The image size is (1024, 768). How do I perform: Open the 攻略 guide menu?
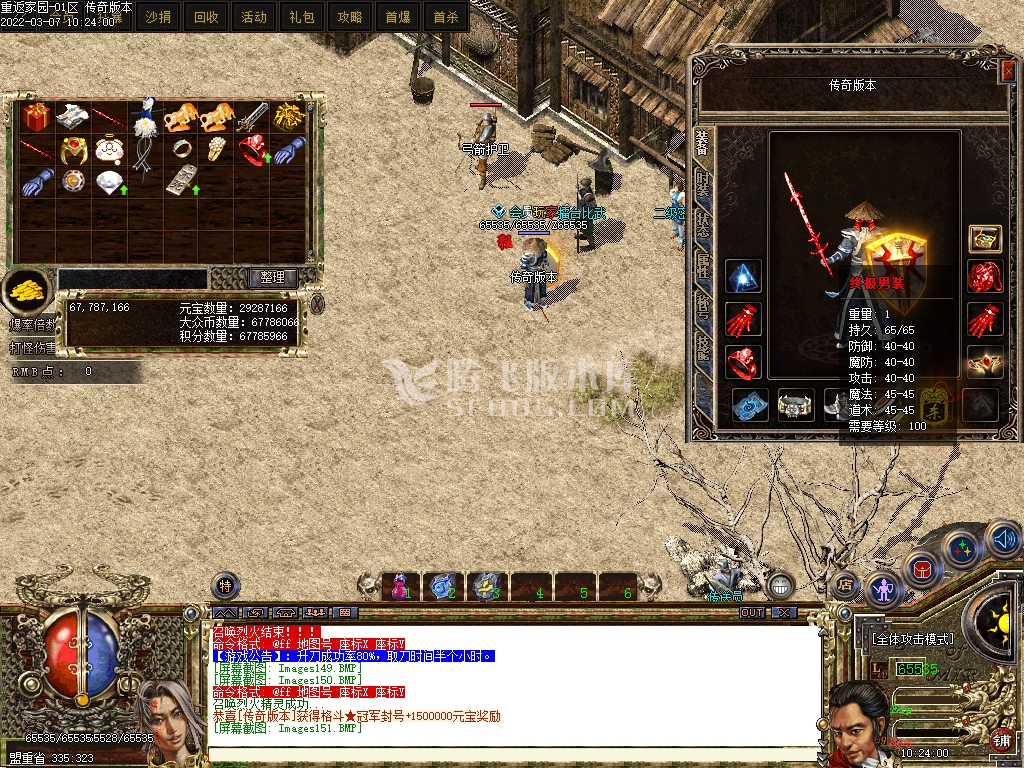click(x=350, y=17)
